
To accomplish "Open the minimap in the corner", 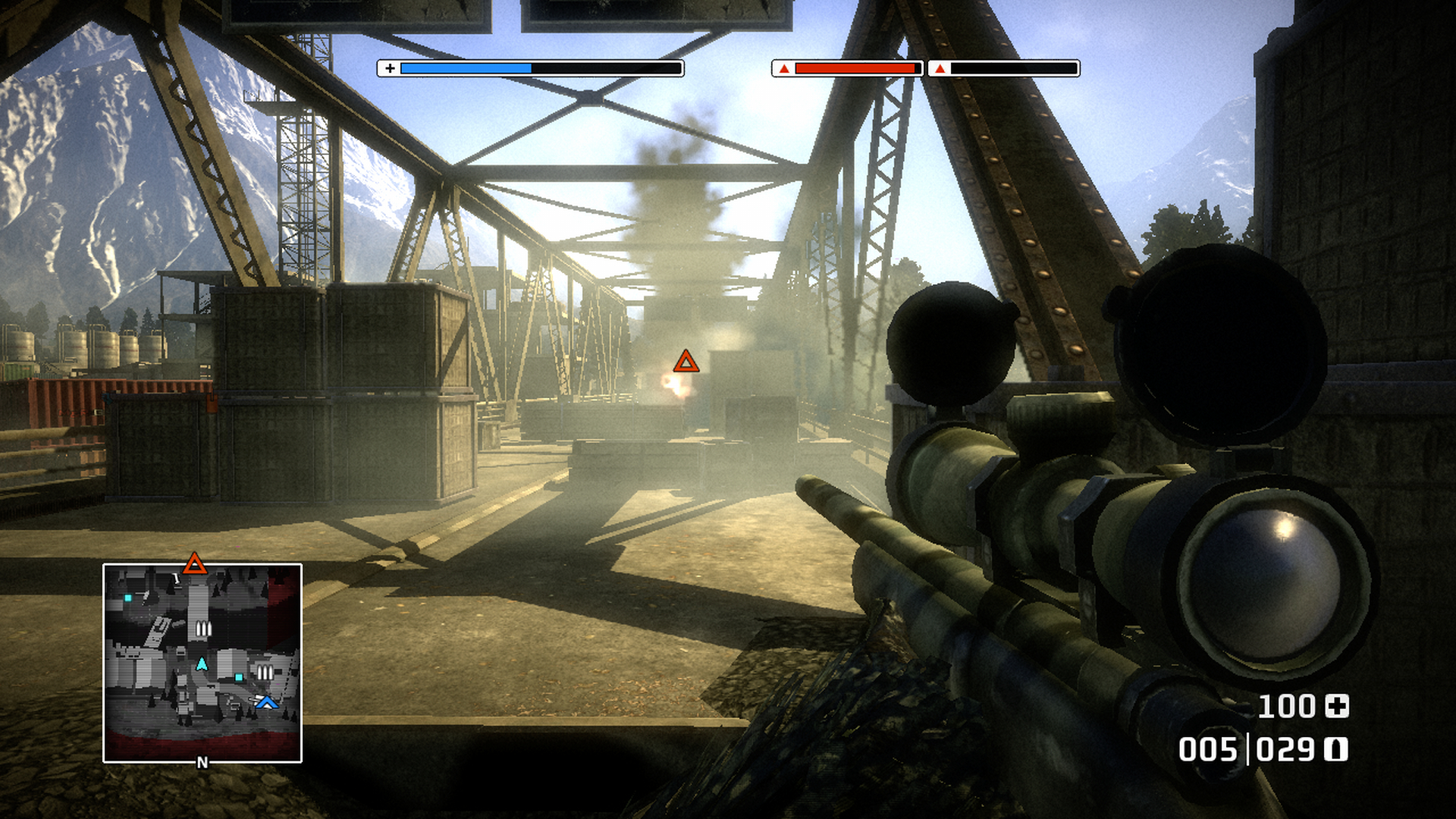I will pos(202,664).
